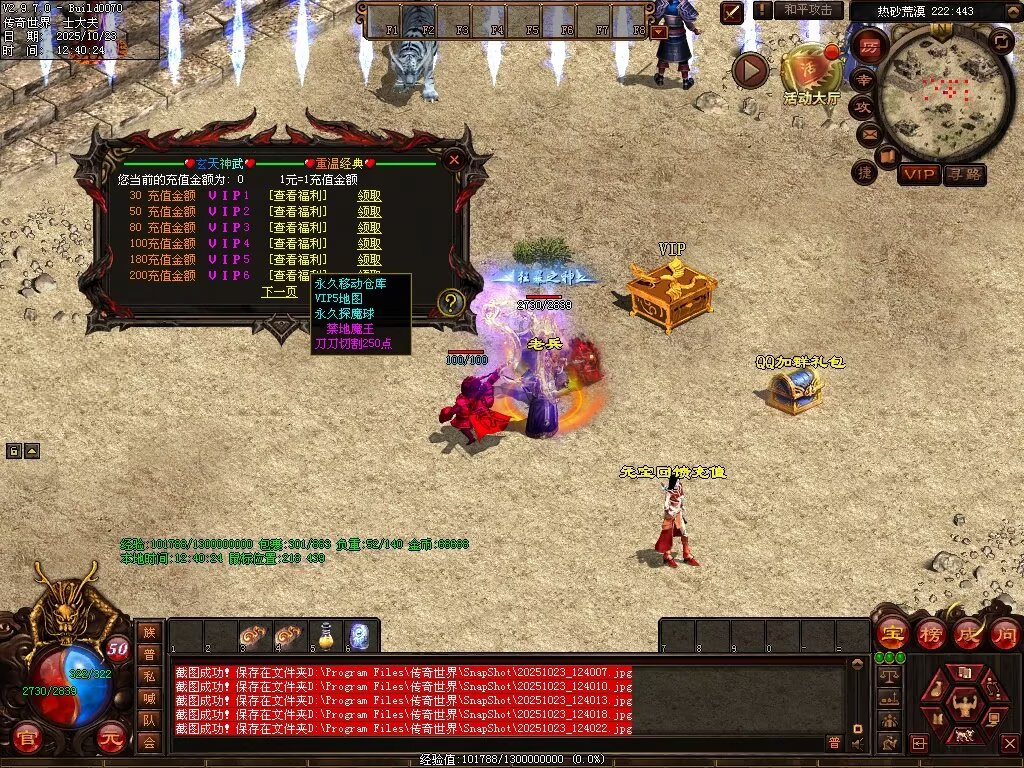Click the VIP button below the minimap
The image size is (1024, 768).
click(x=919, y=174)
